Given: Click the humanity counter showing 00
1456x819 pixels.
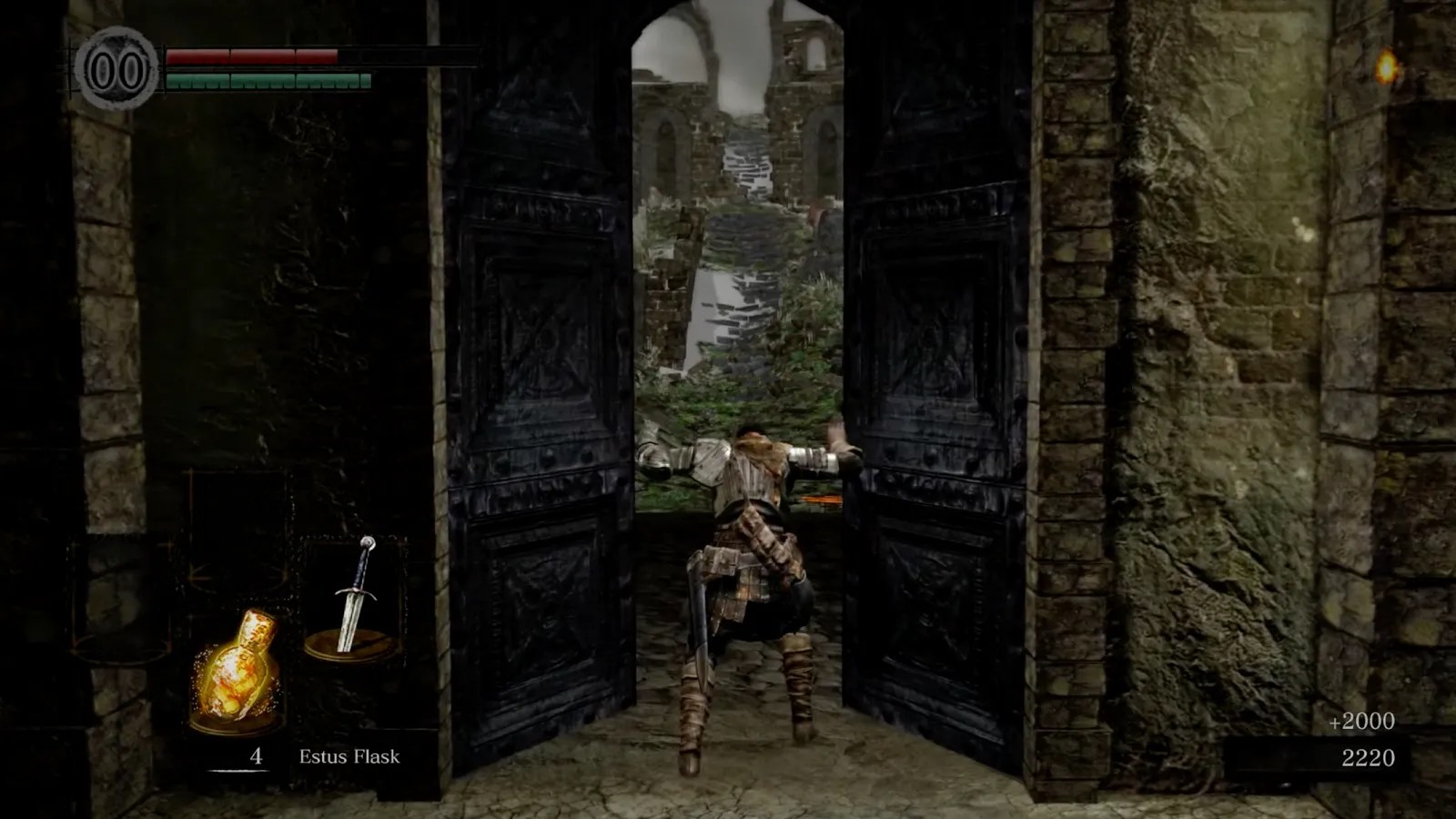Looking at the screenshot, I should (x=116, y=65).
